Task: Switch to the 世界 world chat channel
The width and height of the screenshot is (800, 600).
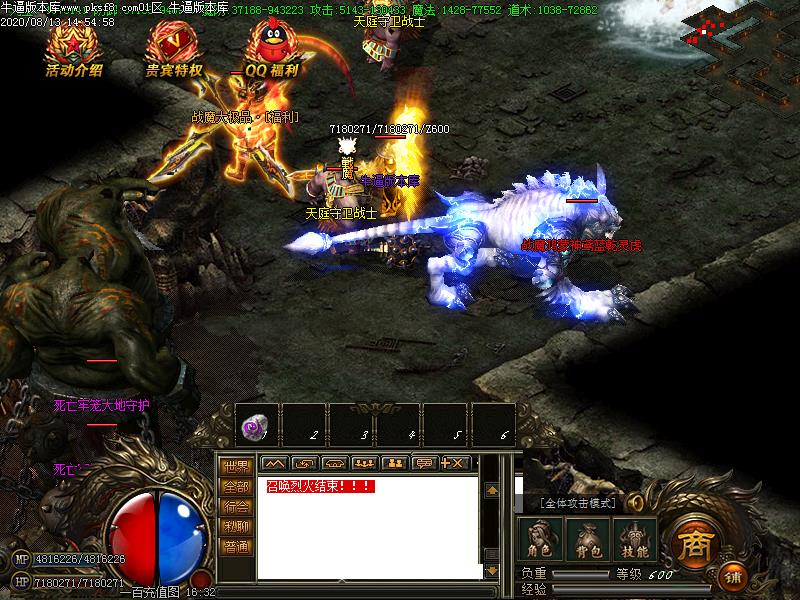Action: point(236,466)
